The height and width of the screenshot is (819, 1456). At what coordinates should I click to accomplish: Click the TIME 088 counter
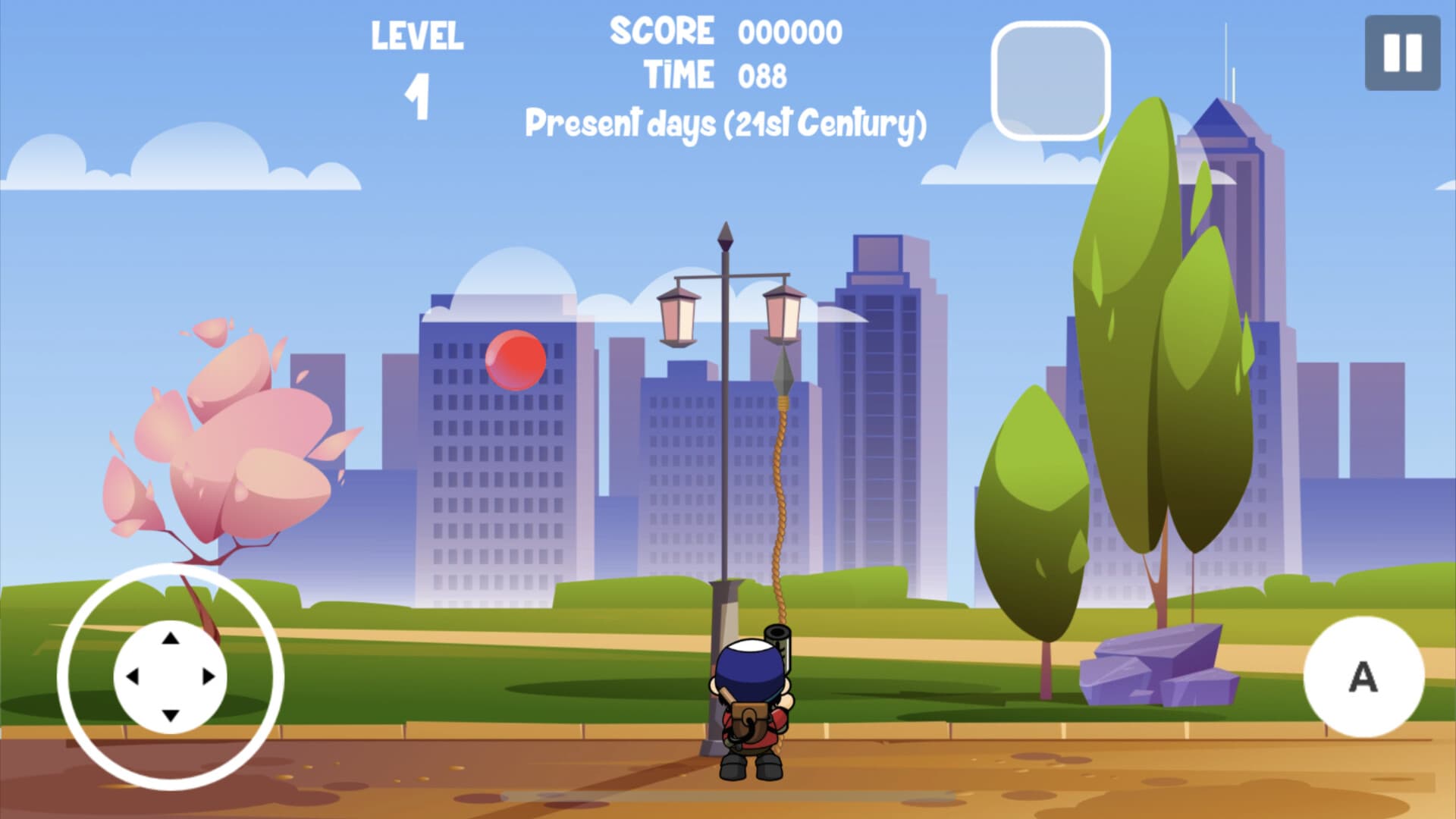click(717, 74)
